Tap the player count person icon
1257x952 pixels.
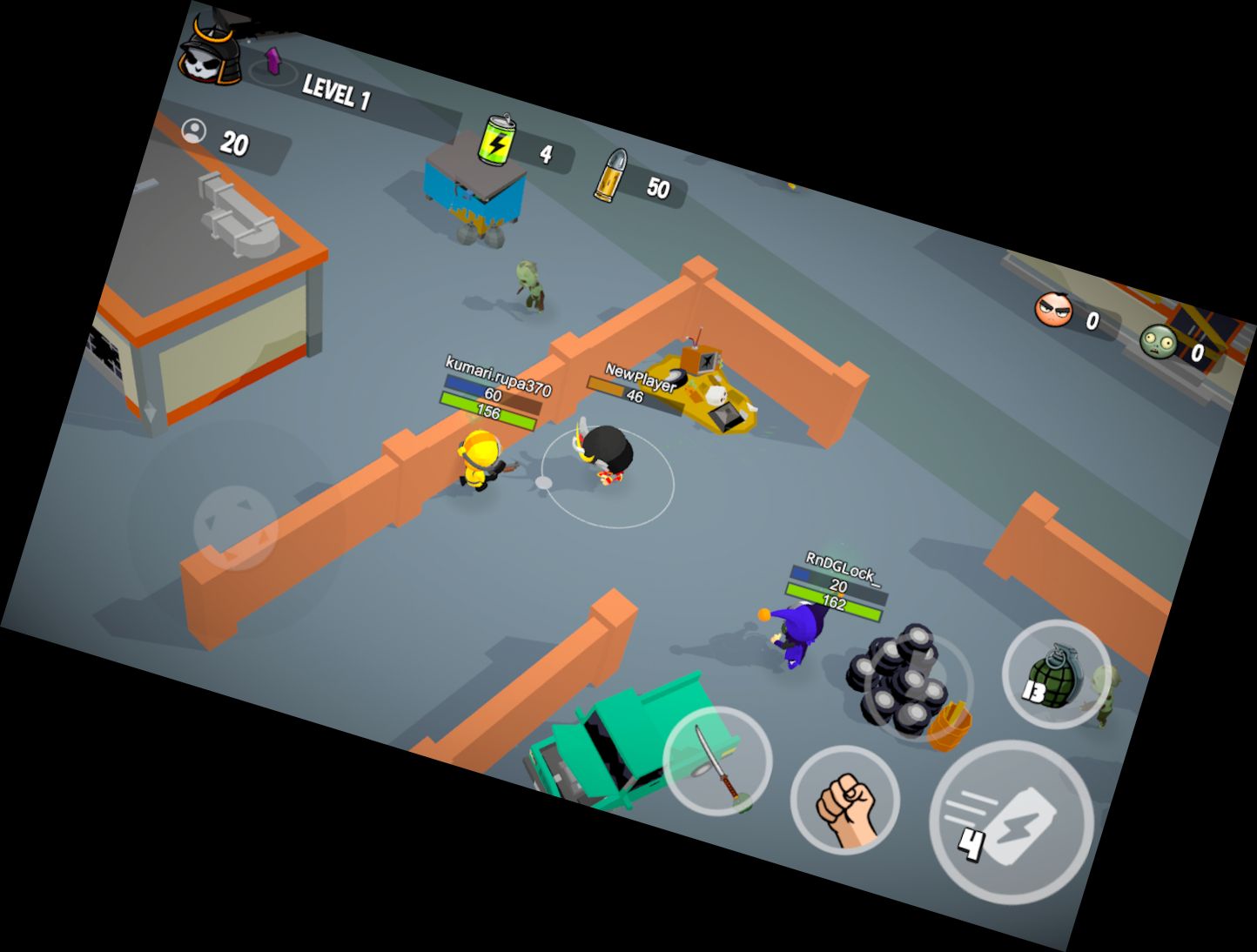196,131
